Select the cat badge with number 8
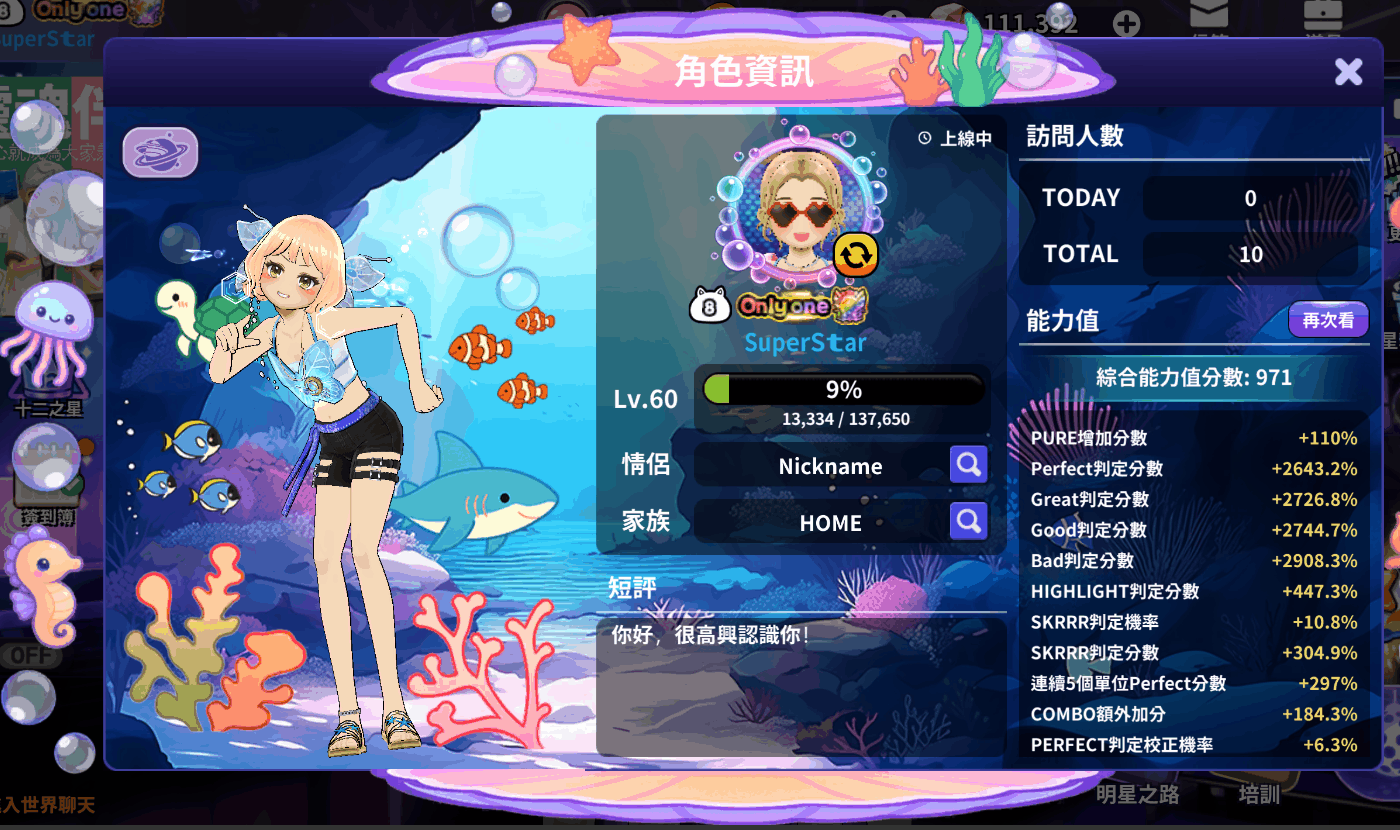The width and height of the screenshot is (1400, 830). point(709,305)
